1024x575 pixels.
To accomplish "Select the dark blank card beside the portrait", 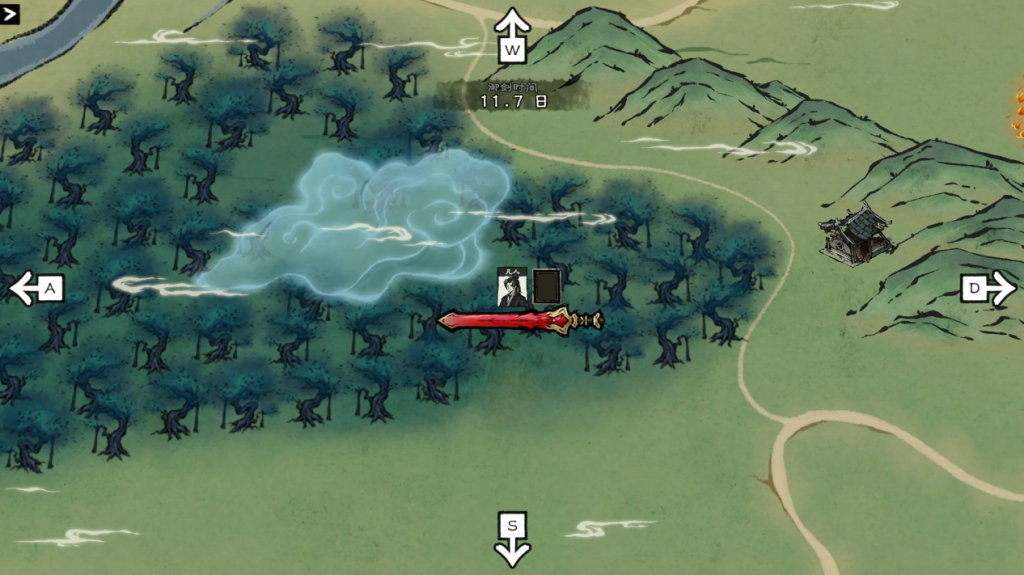I will click(546, 287).
